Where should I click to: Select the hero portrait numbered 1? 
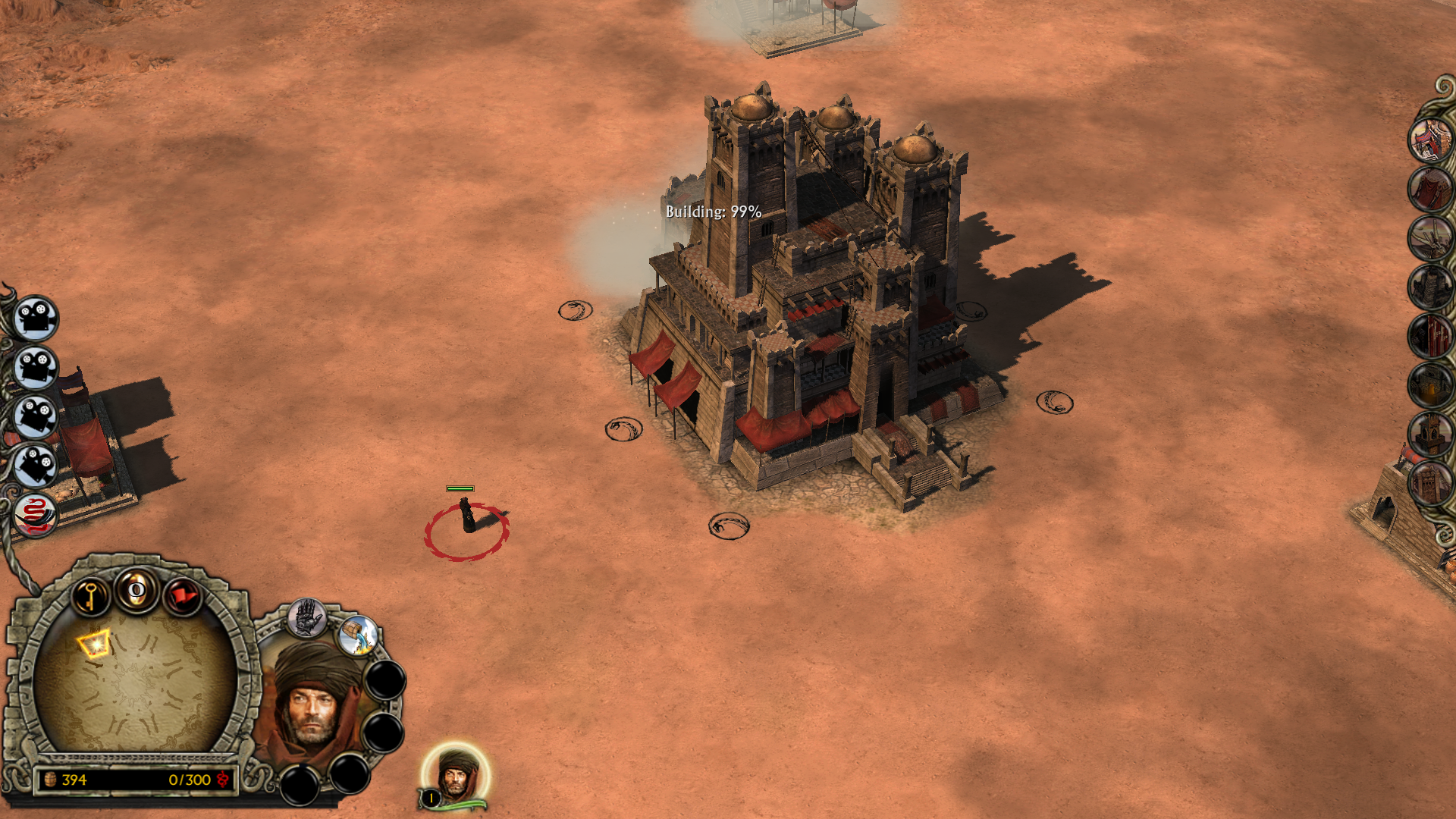point(455,775)
